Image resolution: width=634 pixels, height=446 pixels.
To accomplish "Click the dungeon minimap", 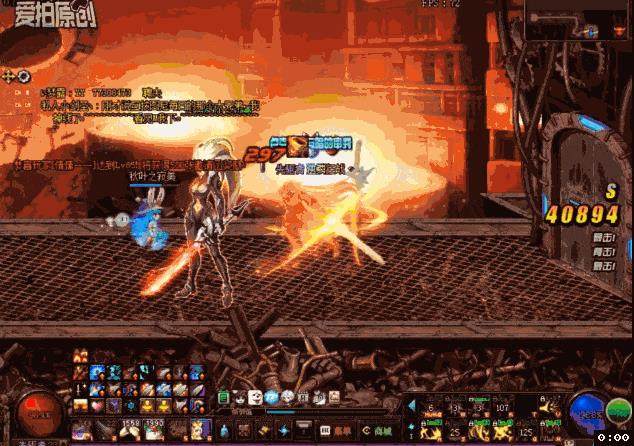I will pyautogui.click(x=577, y=19).
